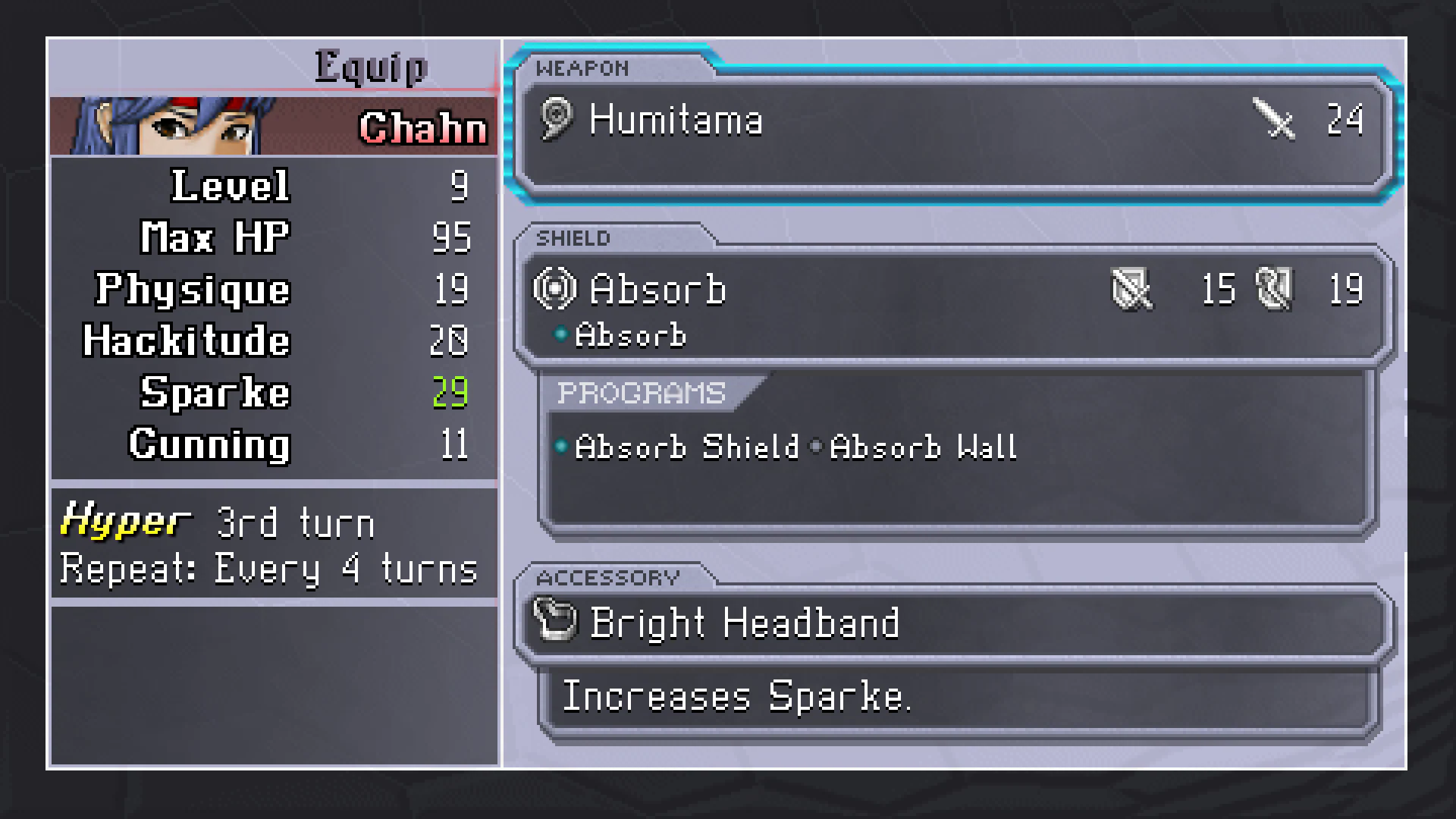Expand the PROGRAMS section
Image resolution: width=1456 pixels, height=819 pixels.
(639, 393)
